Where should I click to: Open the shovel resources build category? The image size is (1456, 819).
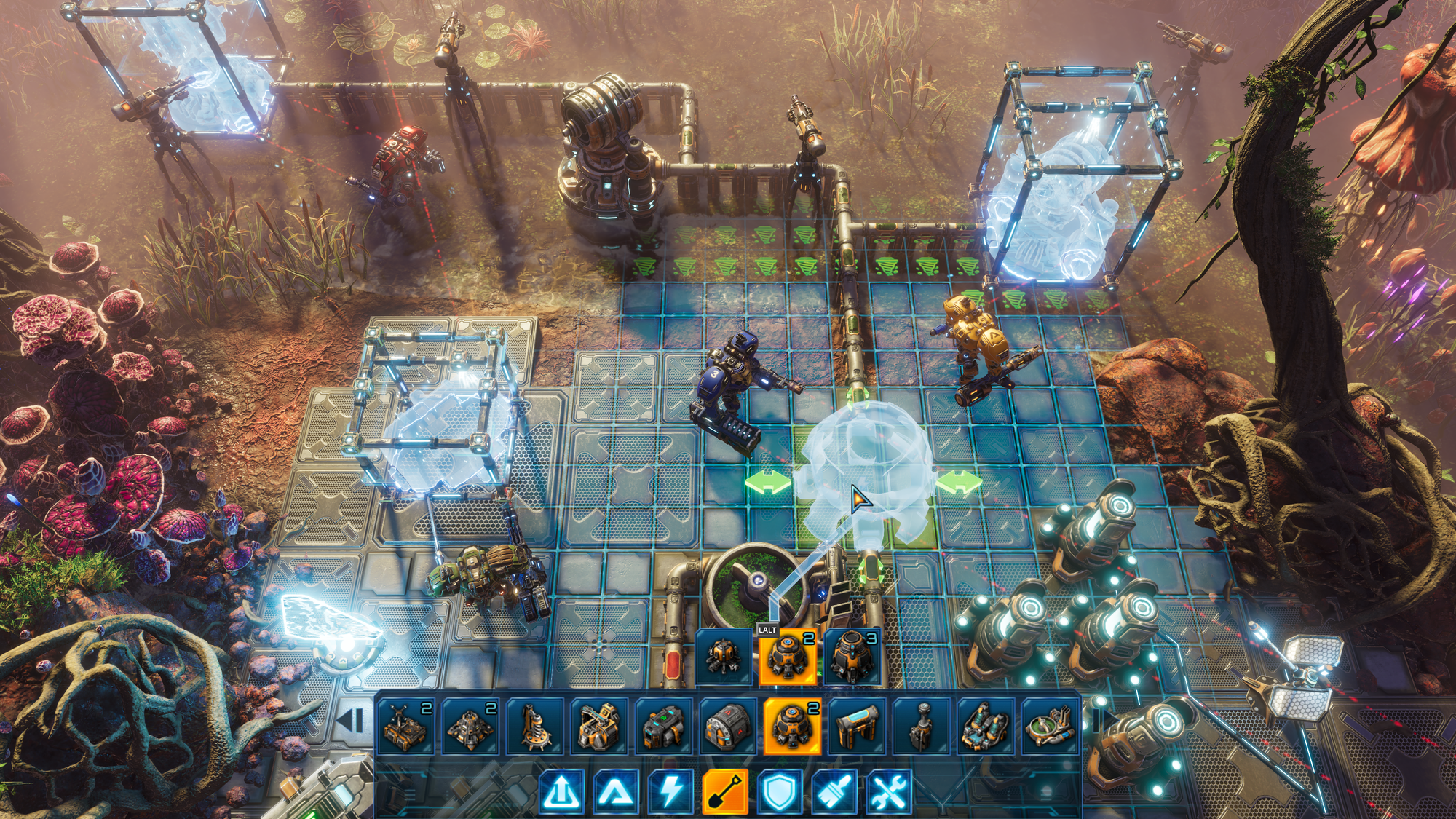[725, 791]
